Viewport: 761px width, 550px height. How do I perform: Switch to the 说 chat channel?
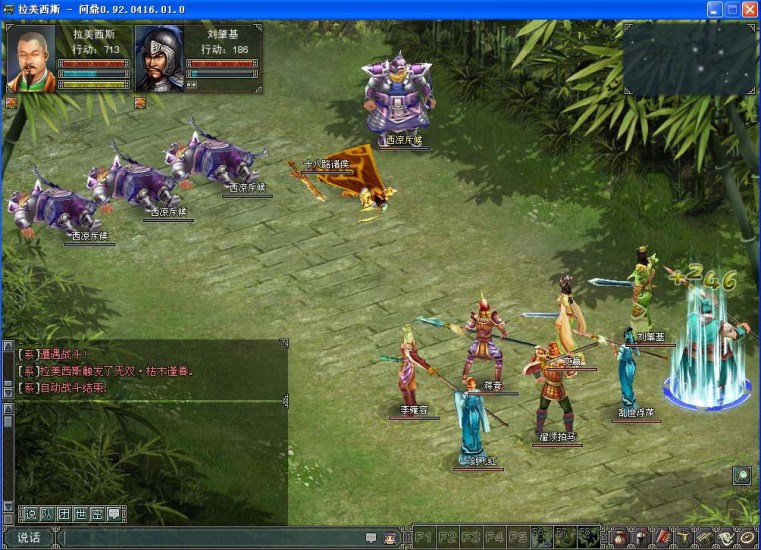point(30,514)
